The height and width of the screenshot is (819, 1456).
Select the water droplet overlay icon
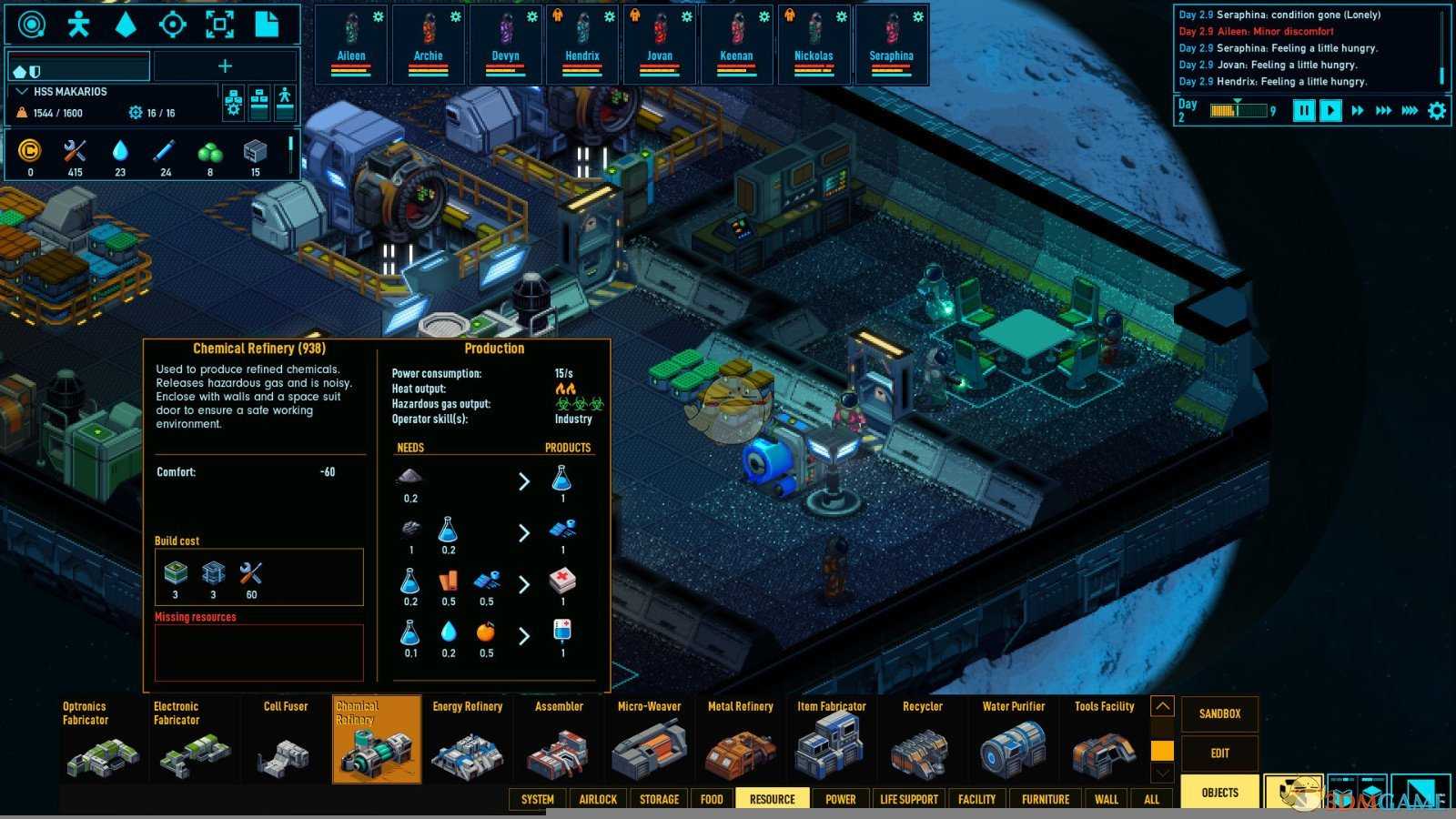tap(126, 25)
